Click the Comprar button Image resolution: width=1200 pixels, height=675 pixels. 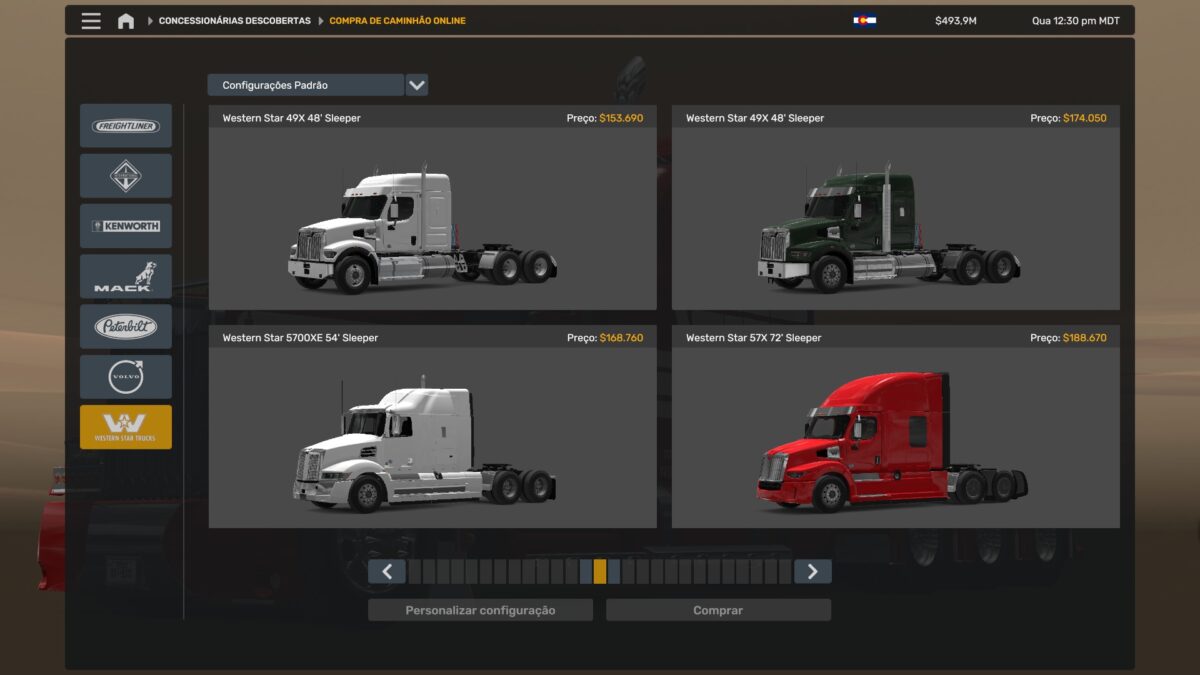[718, 610]
